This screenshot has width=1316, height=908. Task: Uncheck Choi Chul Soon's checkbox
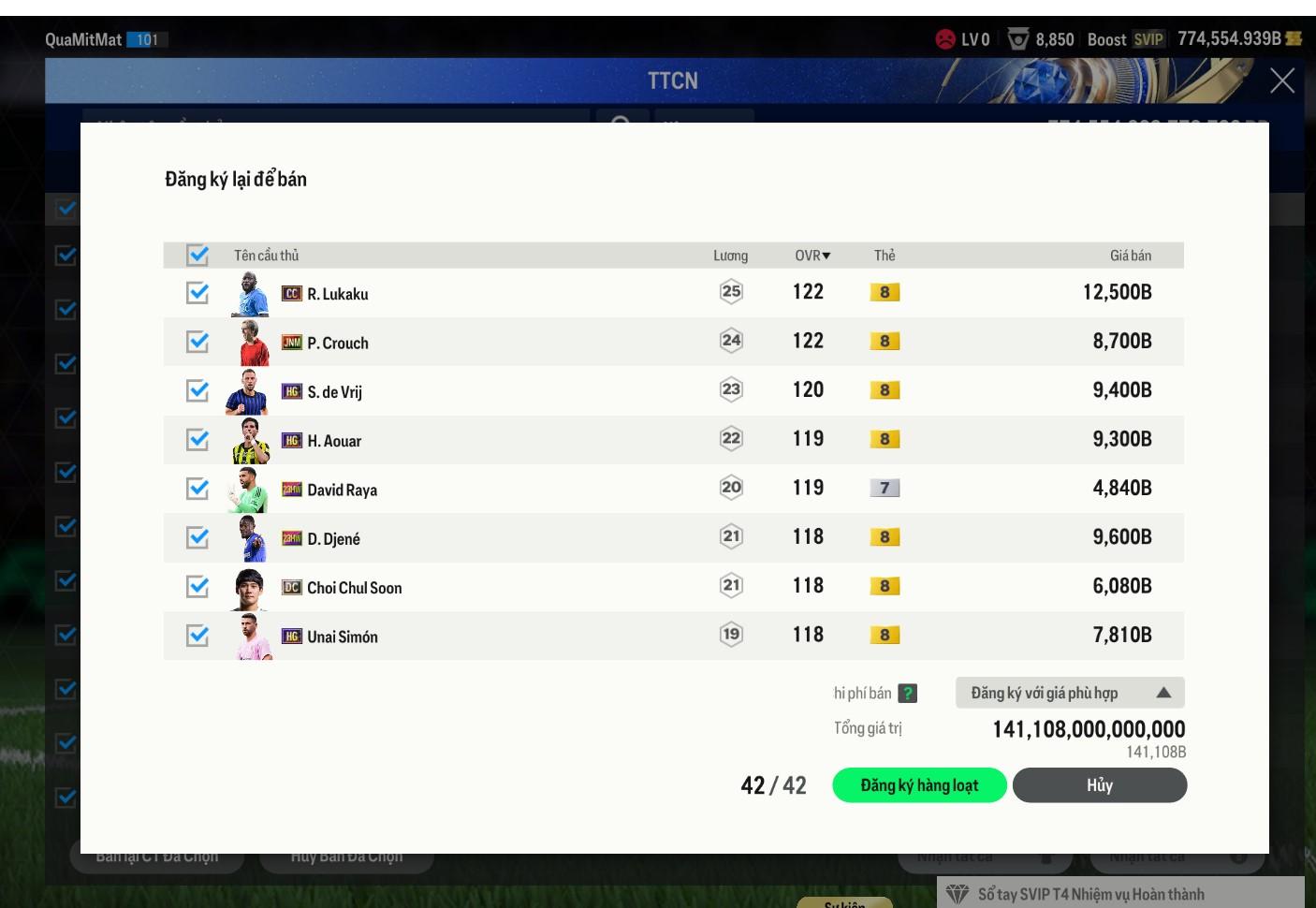pos(197,586)
